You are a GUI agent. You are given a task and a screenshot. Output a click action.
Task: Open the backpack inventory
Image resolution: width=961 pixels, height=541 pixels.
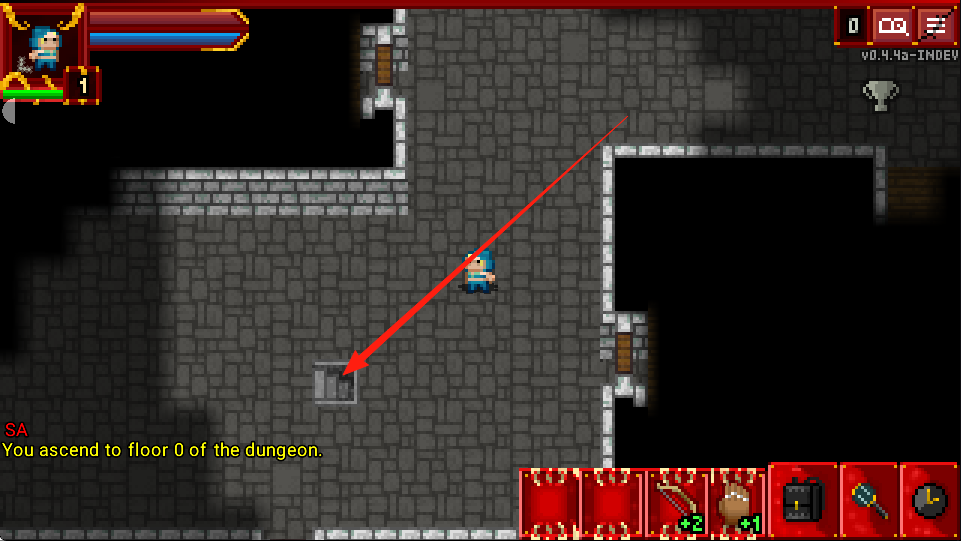pos(802,501)
